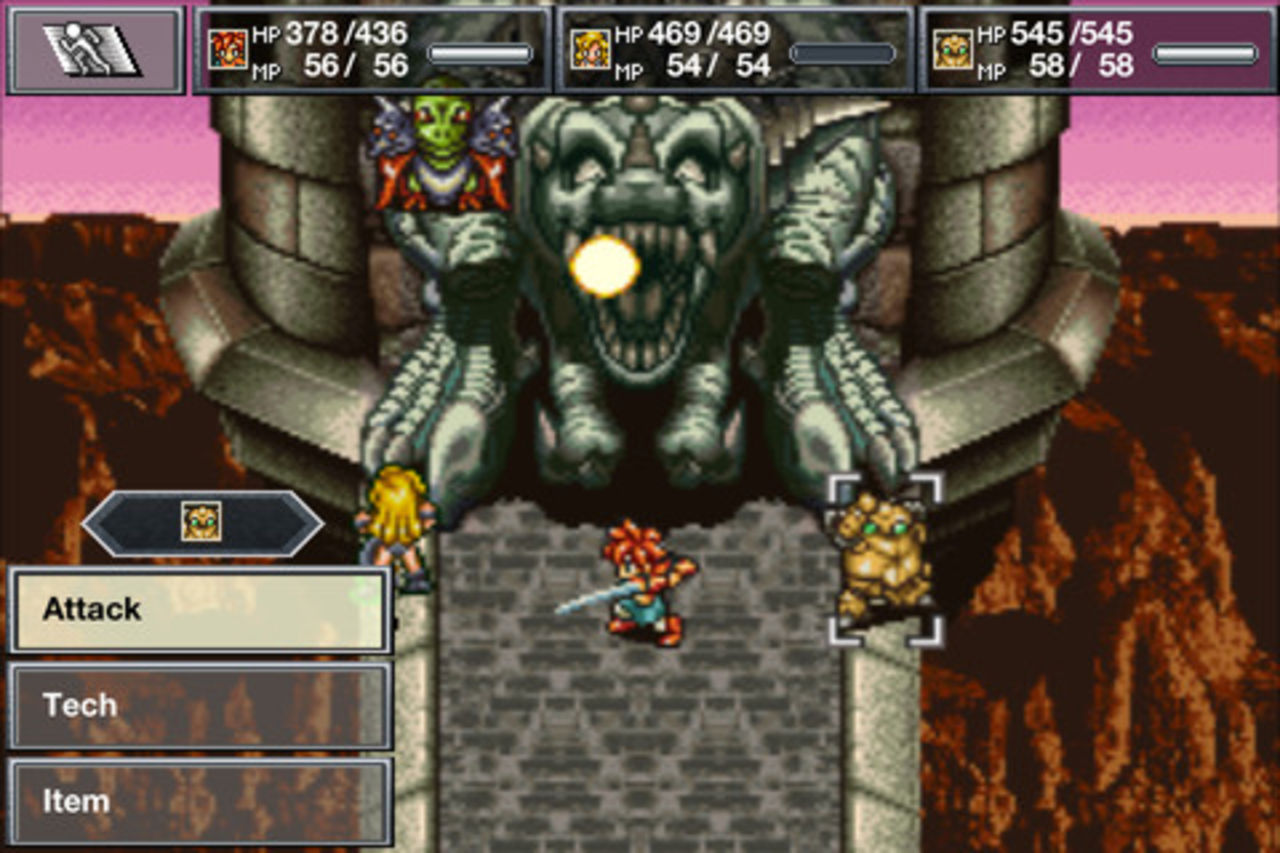This screenshot has height=853, width=1280.
Task: Click Crono's ATB gauge
Action: pyautogui.click(x=481, y=55)
